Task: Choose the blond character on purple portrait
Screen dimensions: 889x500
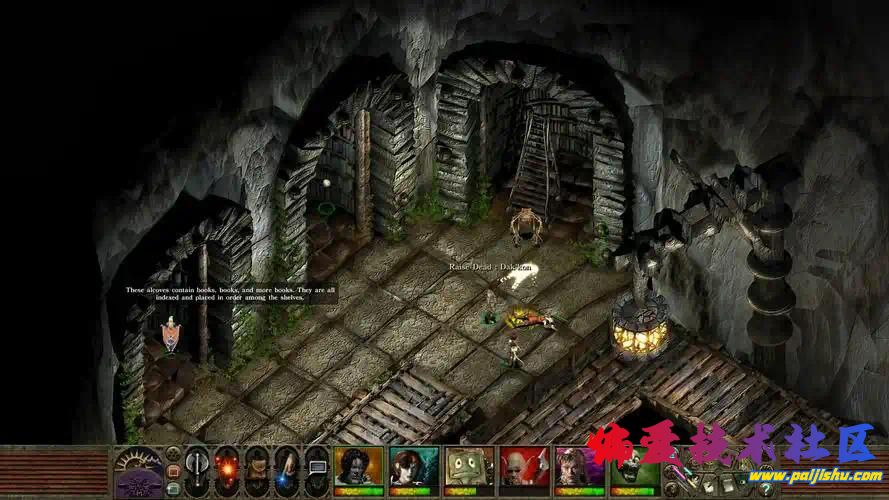Action: click(x=579, y=466)
